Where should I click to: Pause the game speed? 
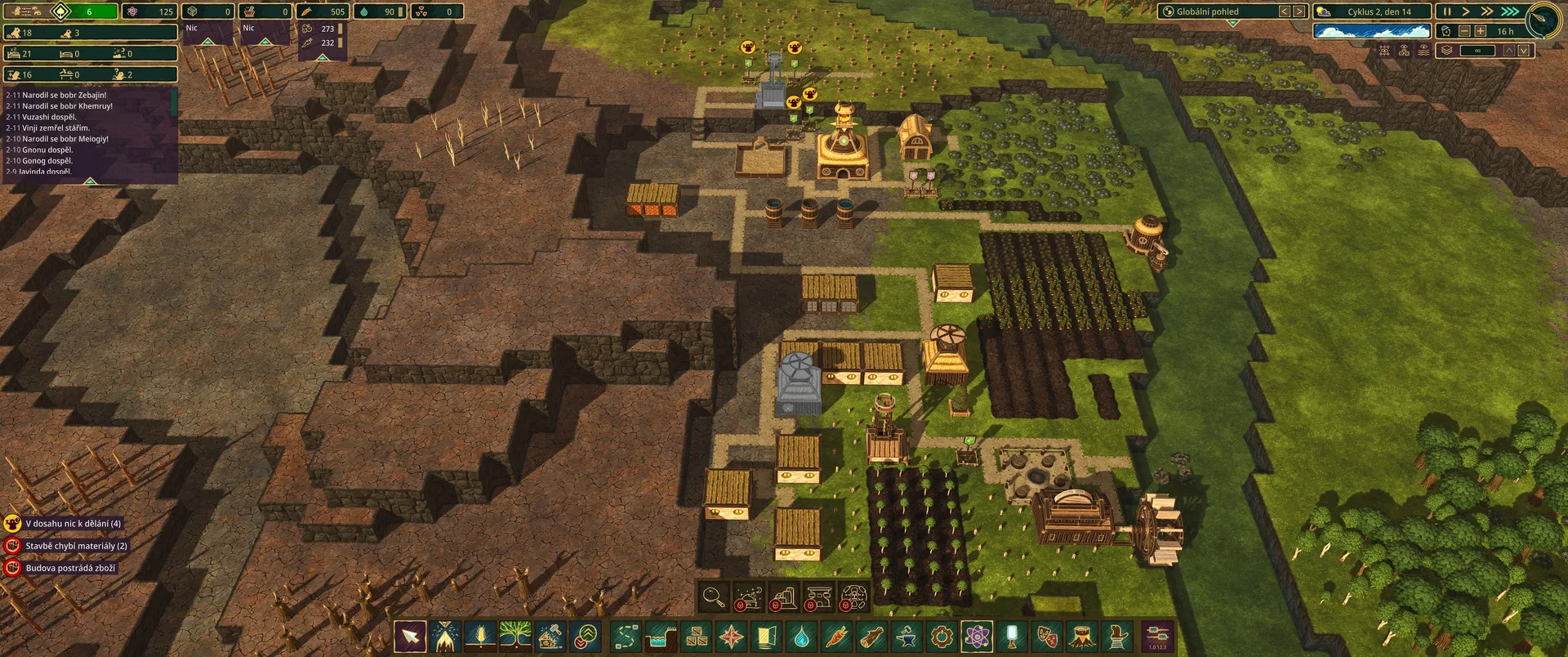click(x=1446, y=11)
